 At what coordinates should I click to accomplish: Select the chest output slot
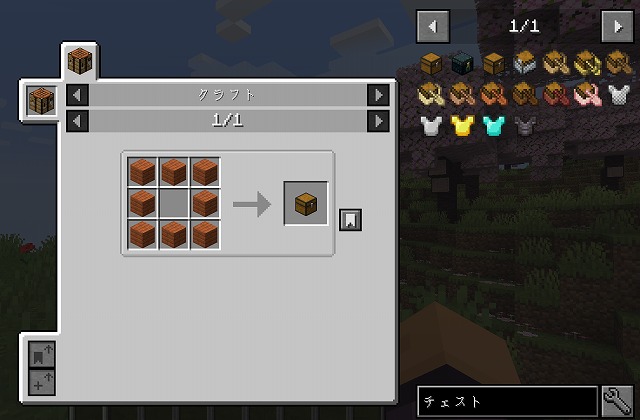306,203
